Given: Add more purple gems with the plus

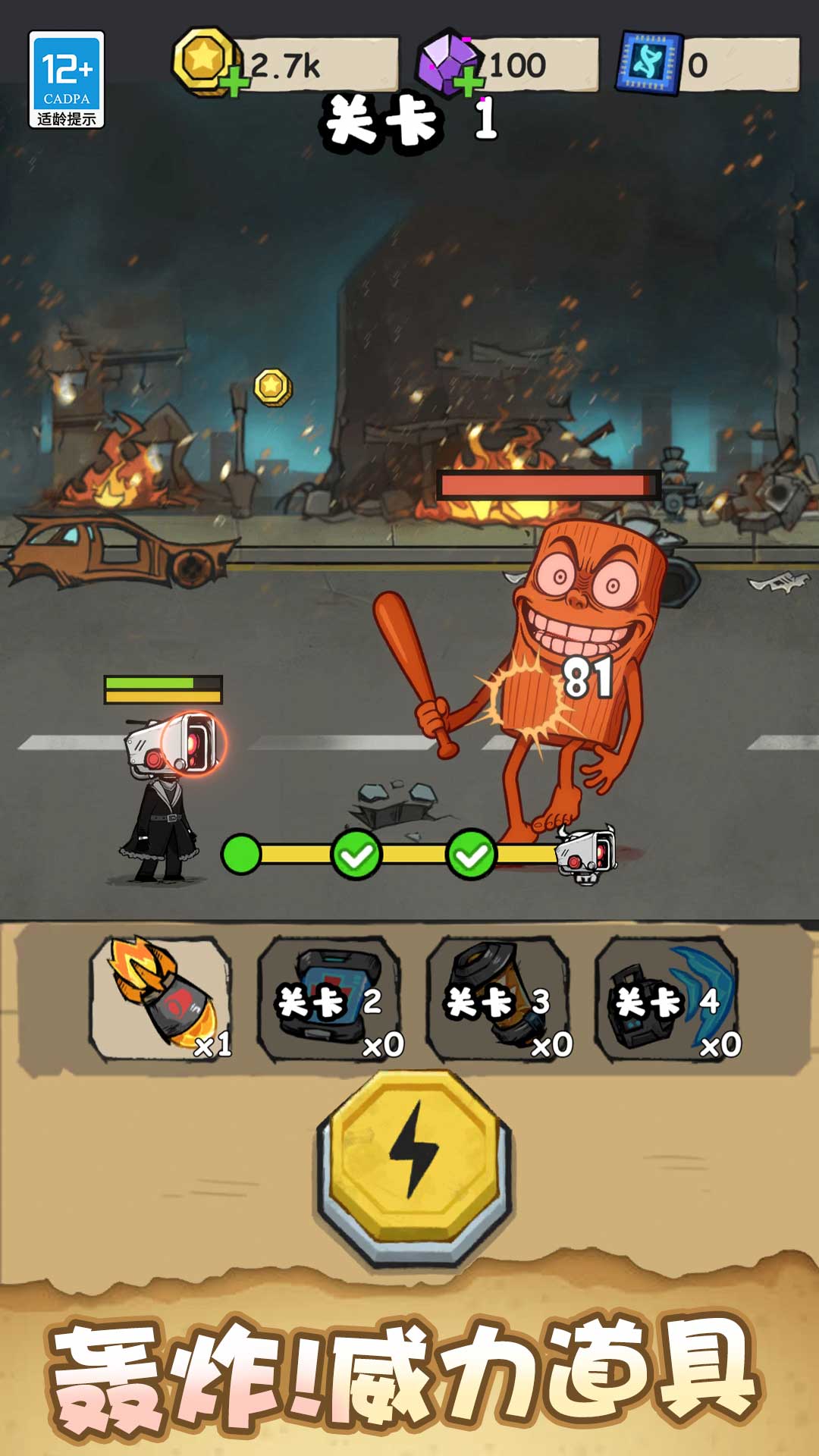Looking at the screenshot, I should click(469, 81).
